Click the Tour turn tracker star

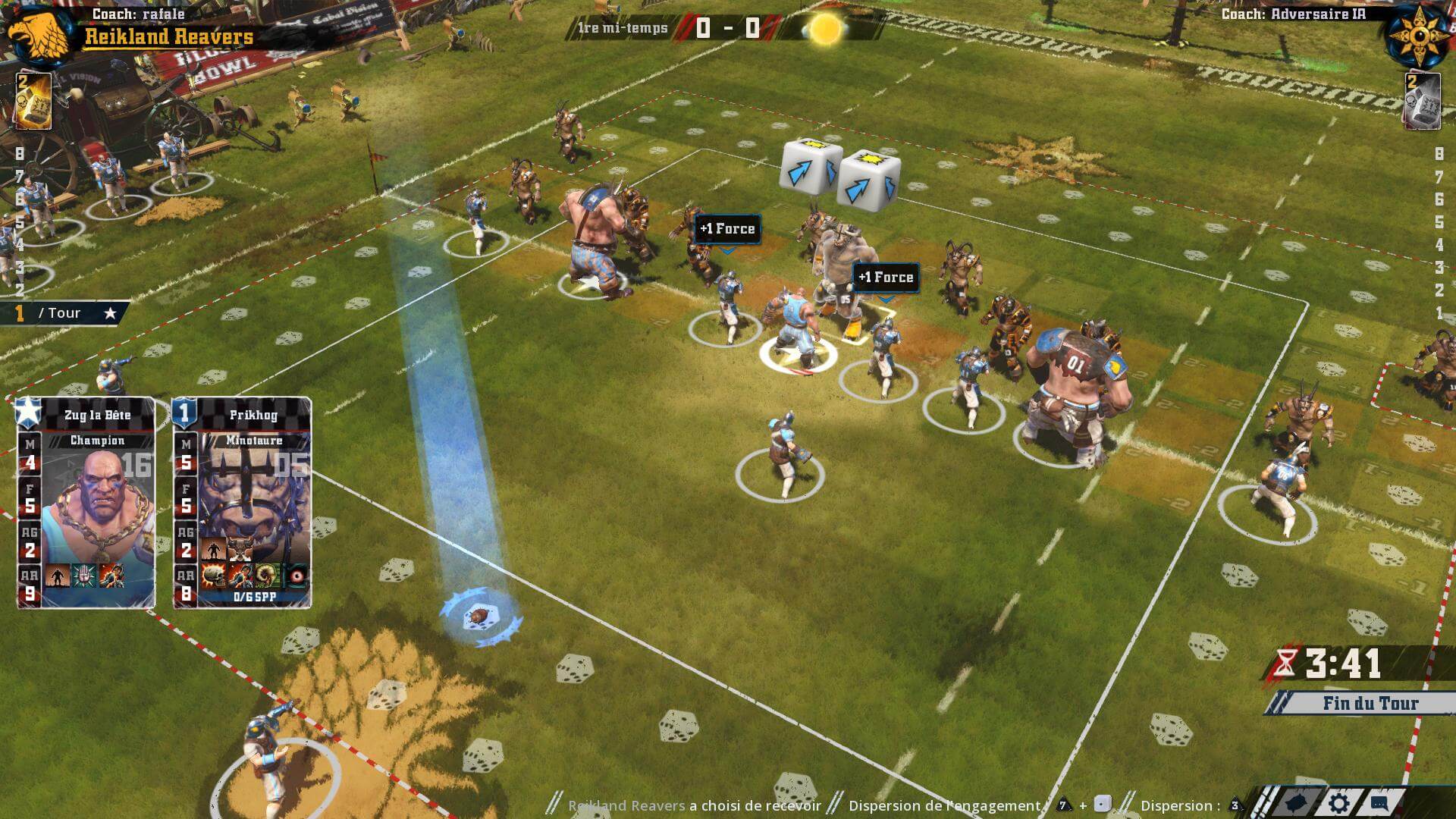110,313
